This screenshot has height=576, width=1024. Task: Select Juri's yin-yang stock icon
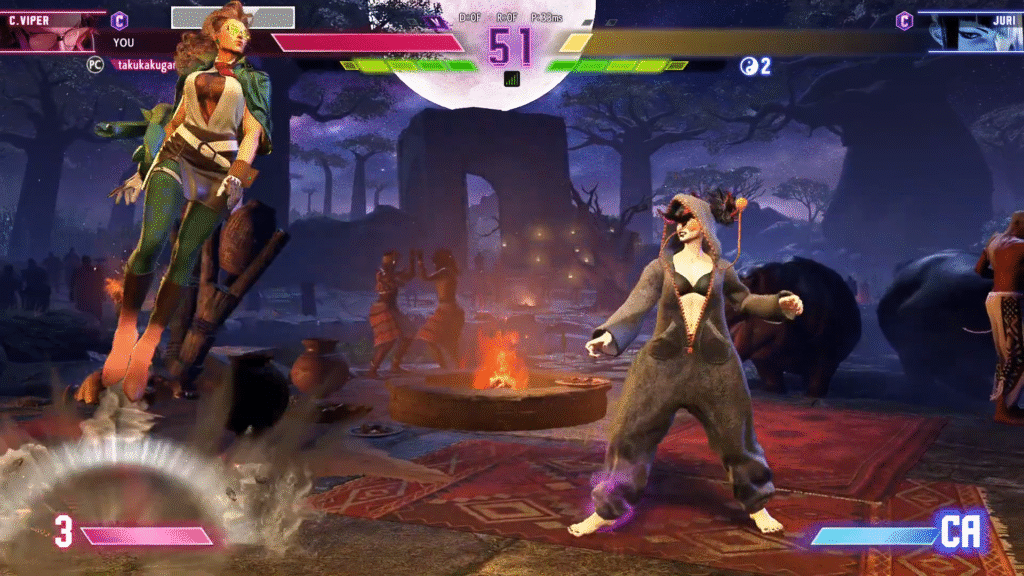748,66
